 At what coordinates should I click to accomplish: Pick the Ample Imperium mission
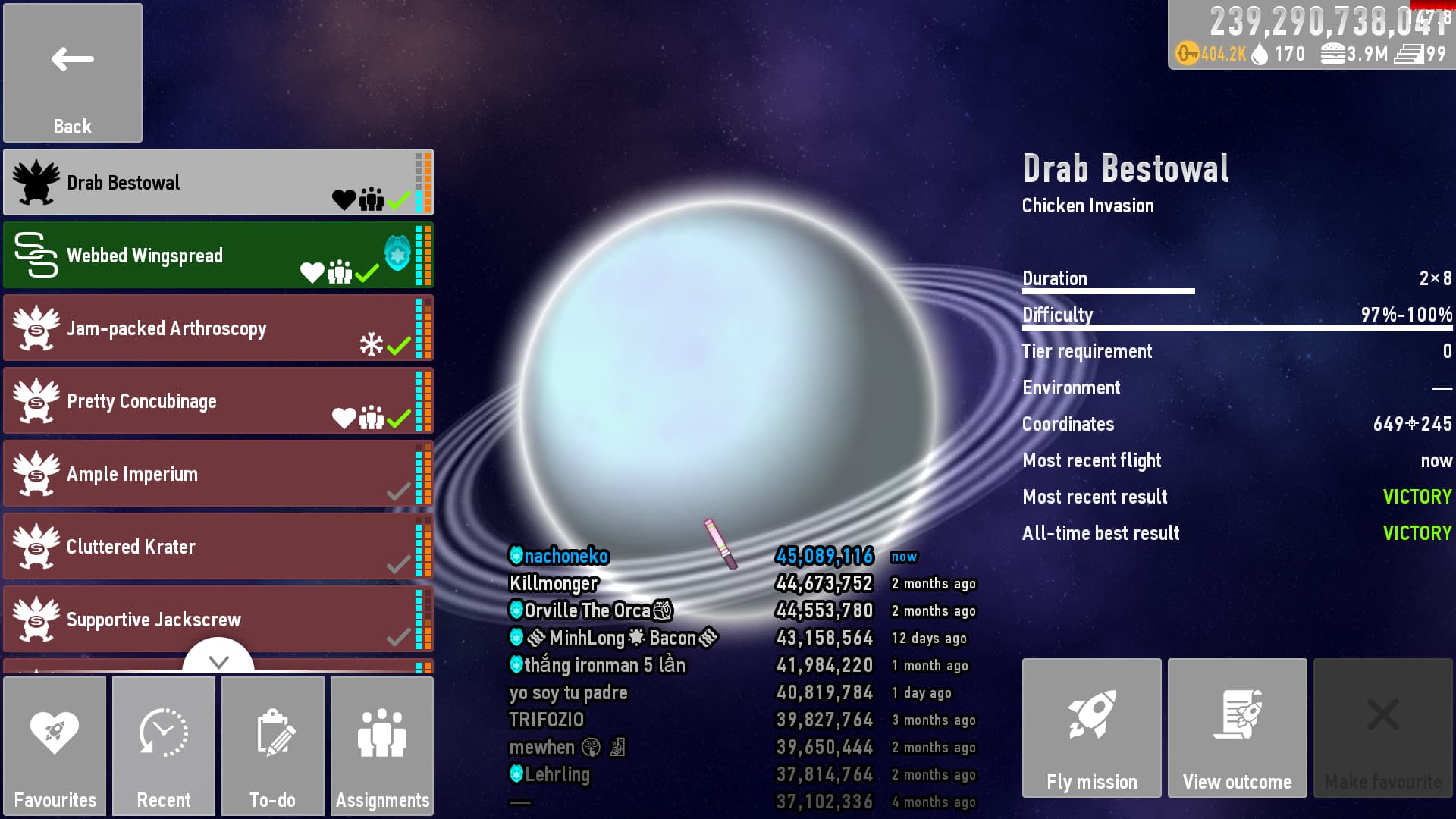(x=218, y=474)
